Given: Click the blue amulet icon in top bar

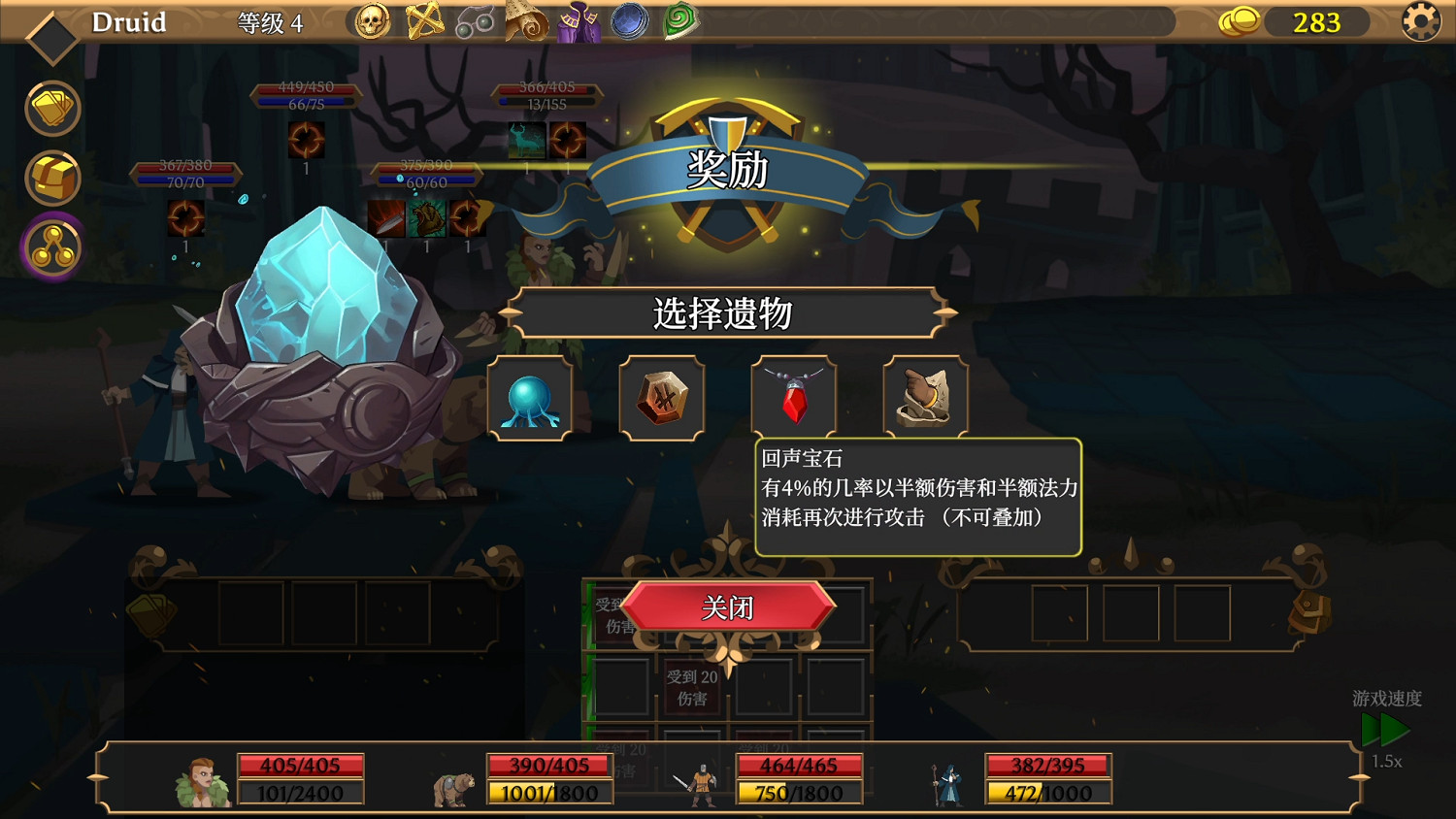Looking at the screenshot, I should pyautogui.click(x=630, y=20).
